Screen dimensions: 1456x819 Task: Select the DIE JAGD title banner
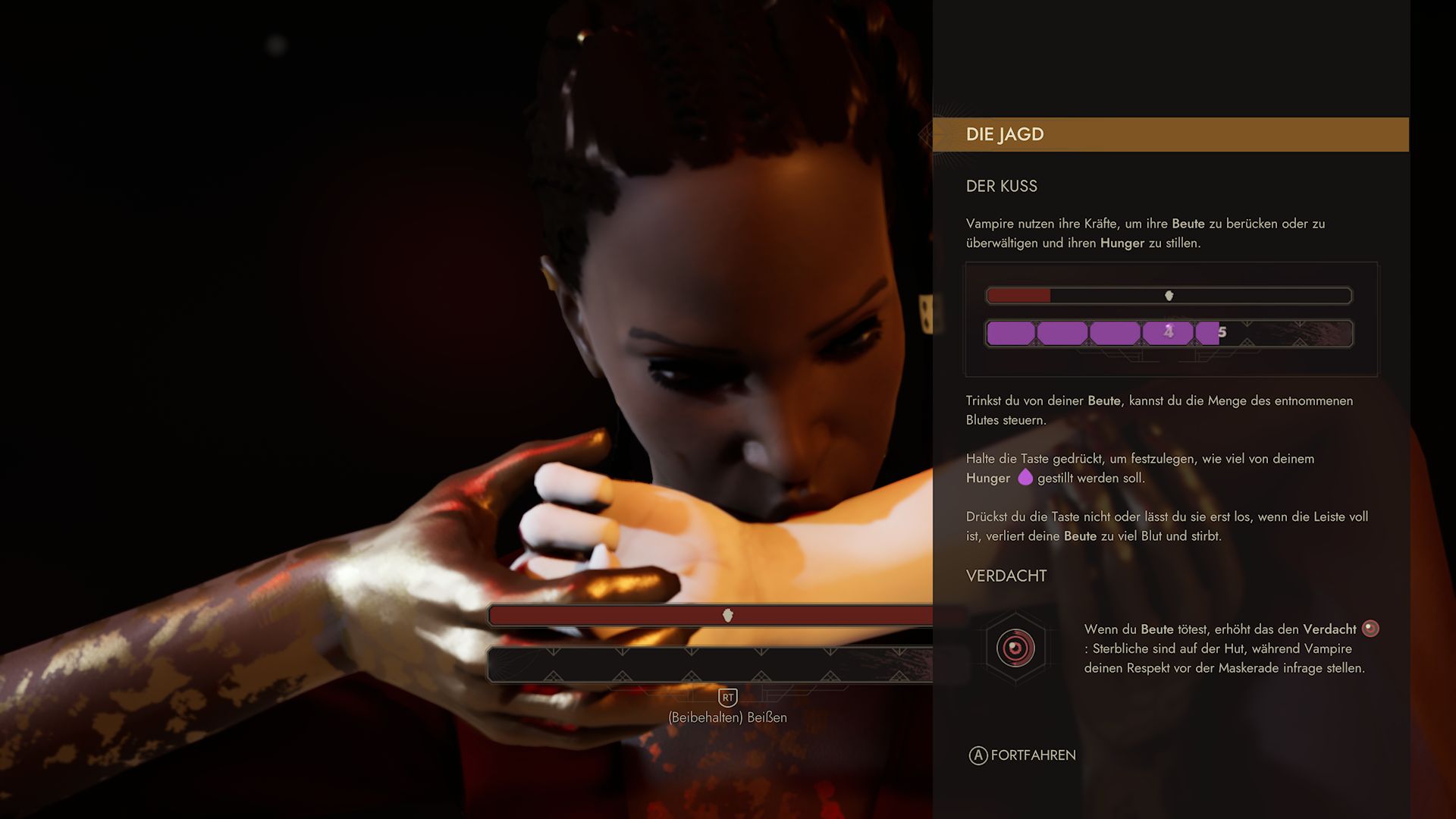click(x=1006, y=134)
